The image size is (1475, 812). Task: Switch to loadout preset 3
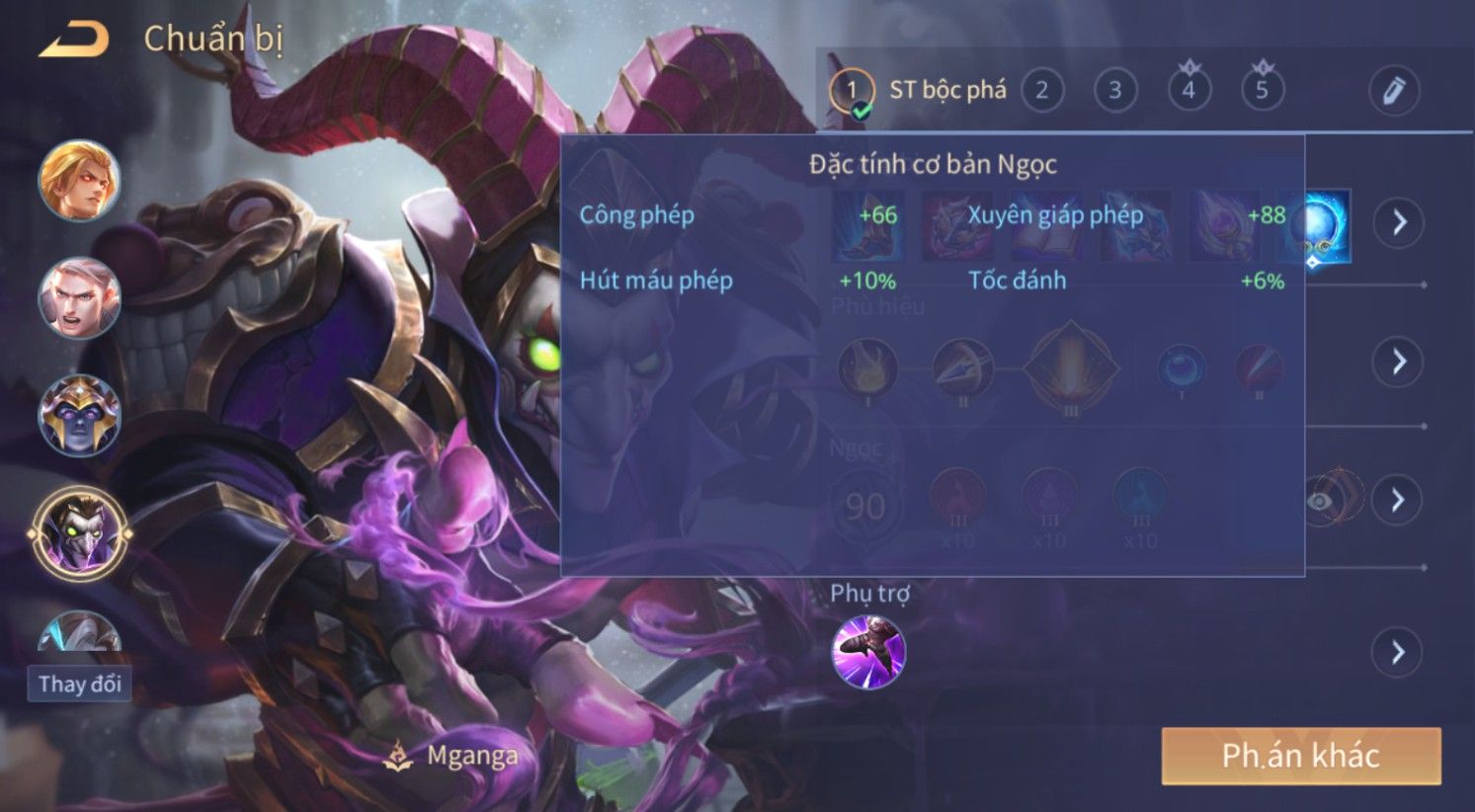[x=1114, y=91]
